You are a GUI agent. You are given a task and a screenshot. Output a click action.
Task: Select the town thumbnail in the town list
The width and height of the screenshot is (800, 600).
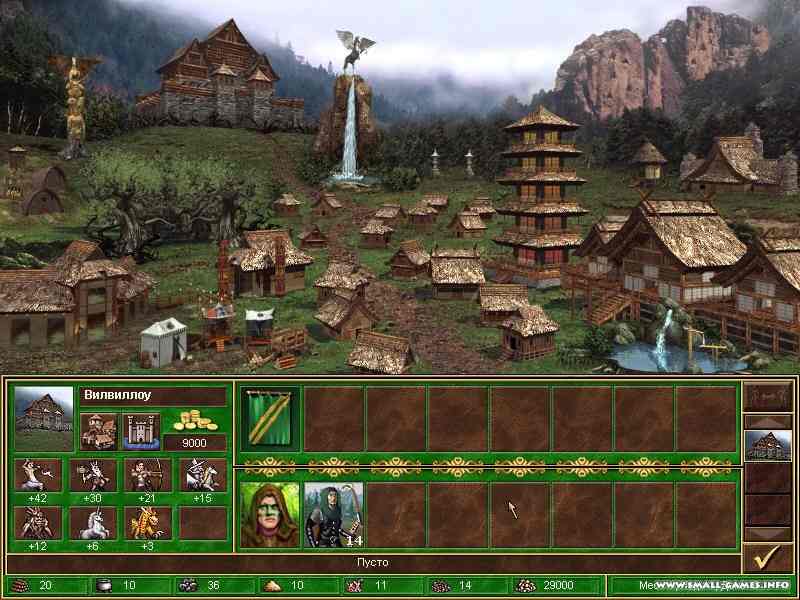click(768, 444)
